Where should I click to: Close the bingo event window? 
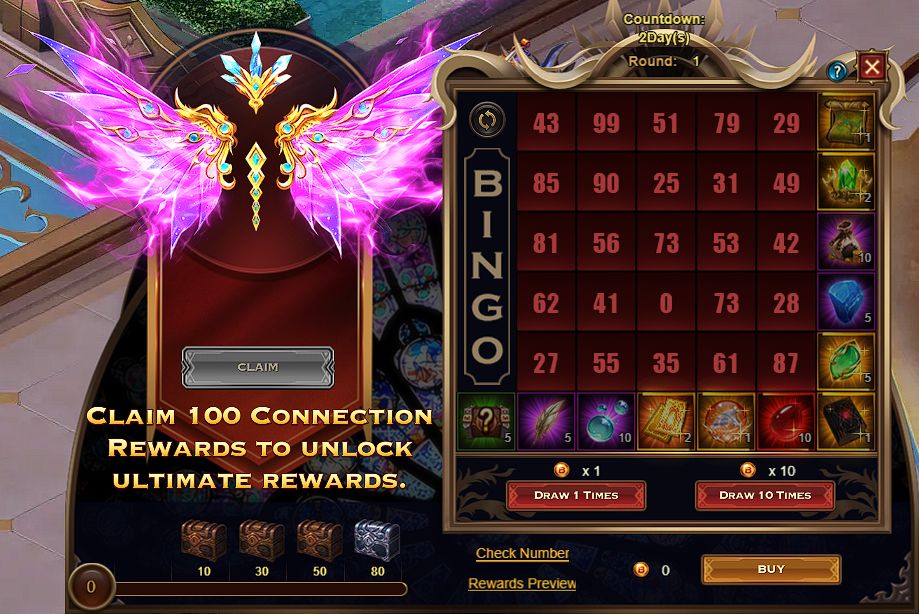(x=872, y=67)
